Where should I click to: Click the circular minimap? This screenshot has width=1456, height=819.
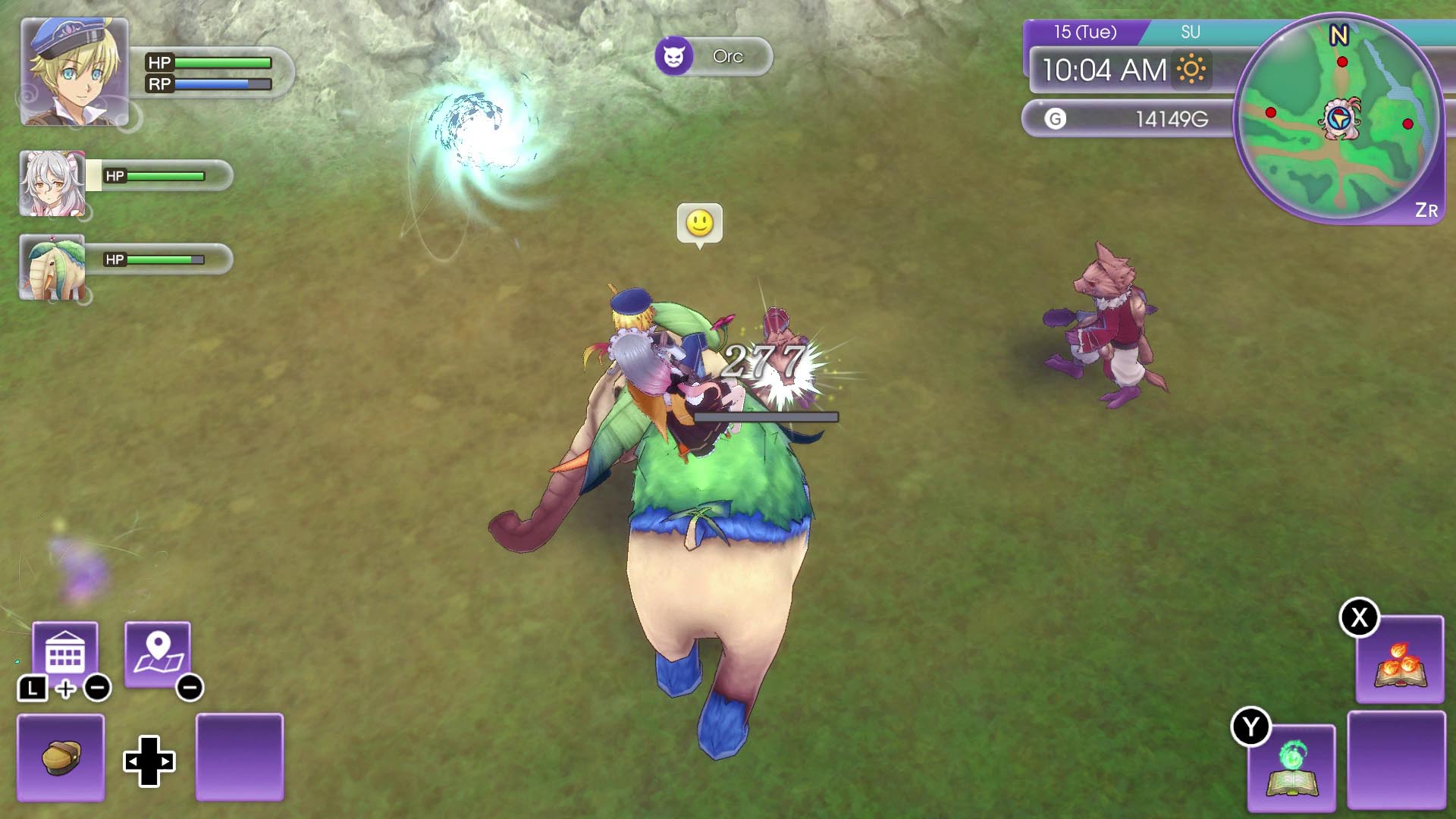coord(1339,119)
